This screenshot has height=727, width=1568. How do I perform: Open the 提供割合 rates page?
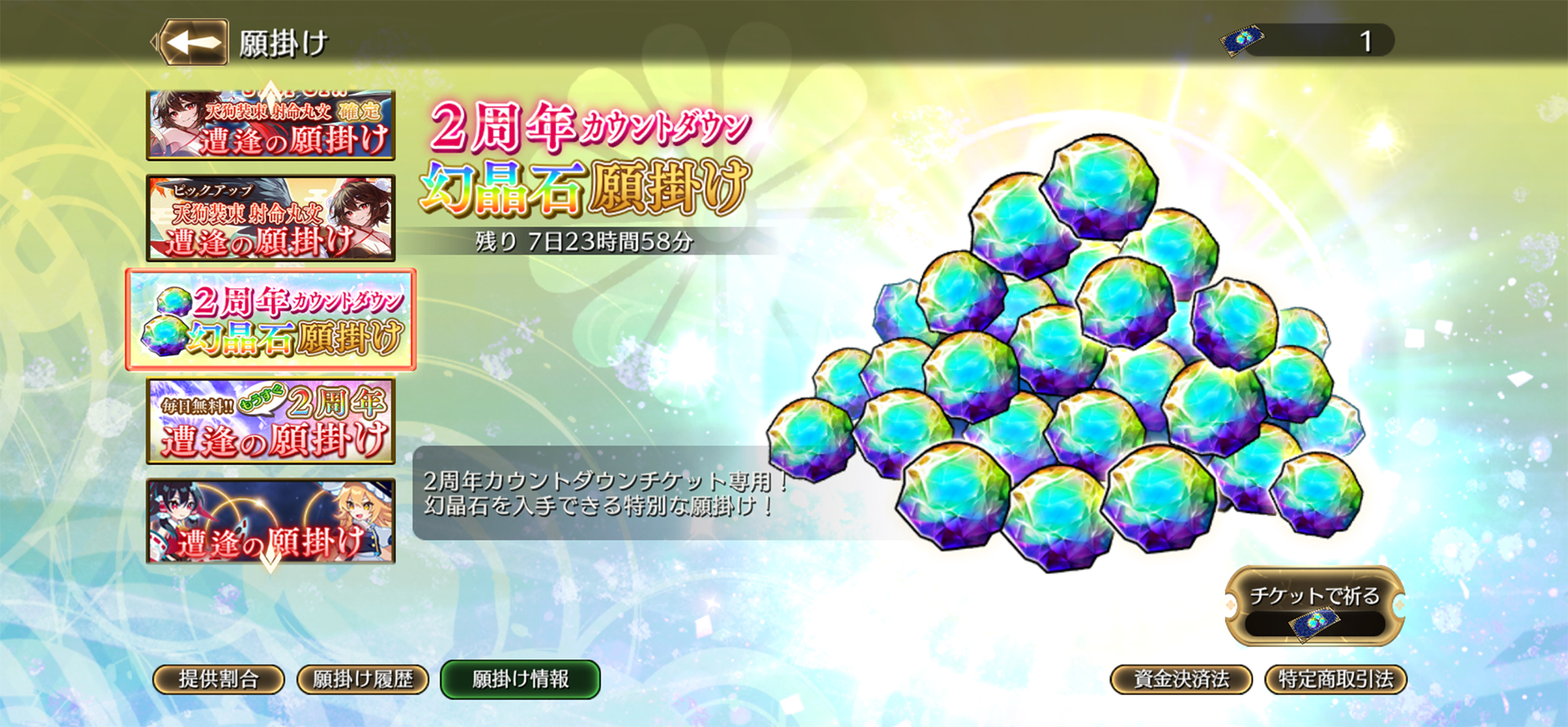(x=219, y=679)
